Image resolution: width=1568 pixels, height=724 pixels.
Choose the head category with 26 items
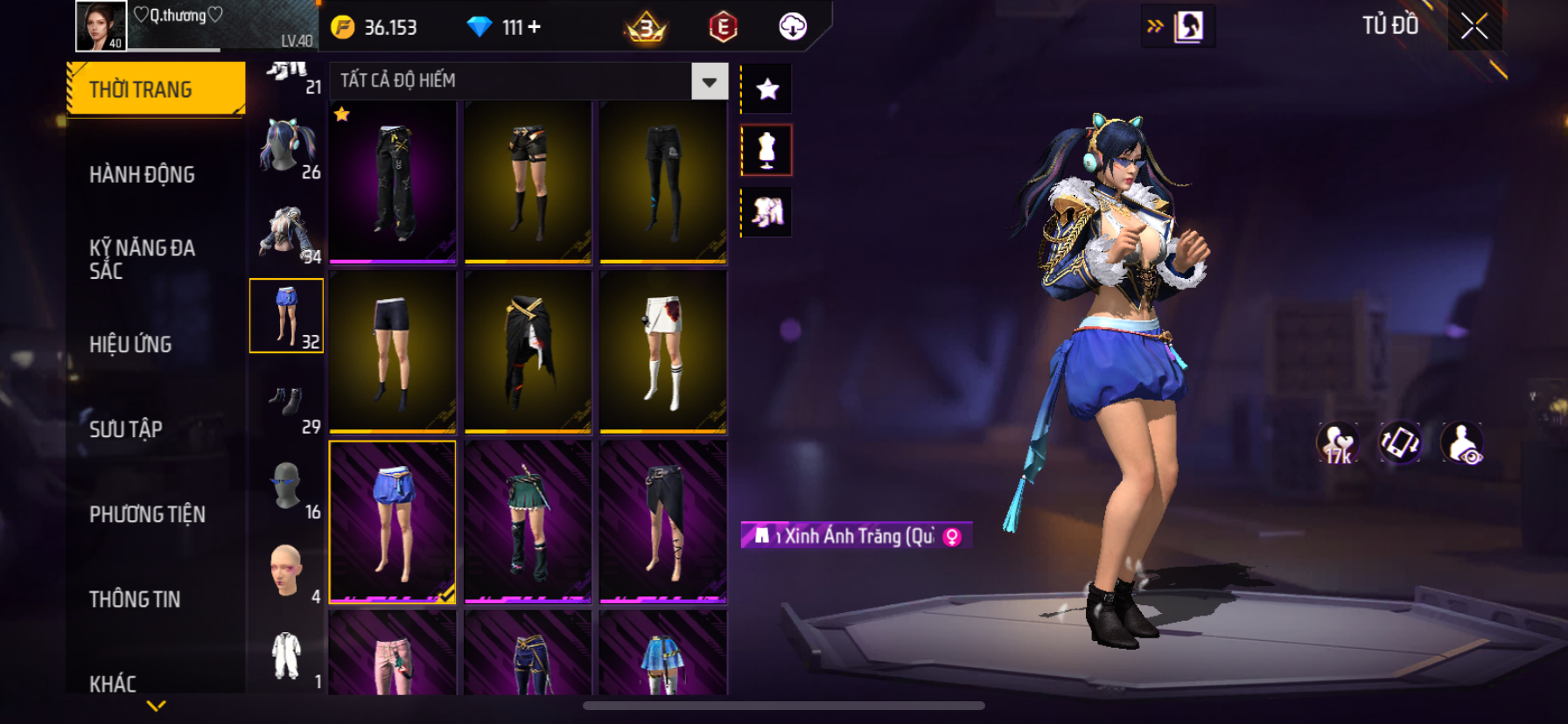coord(287,147)
